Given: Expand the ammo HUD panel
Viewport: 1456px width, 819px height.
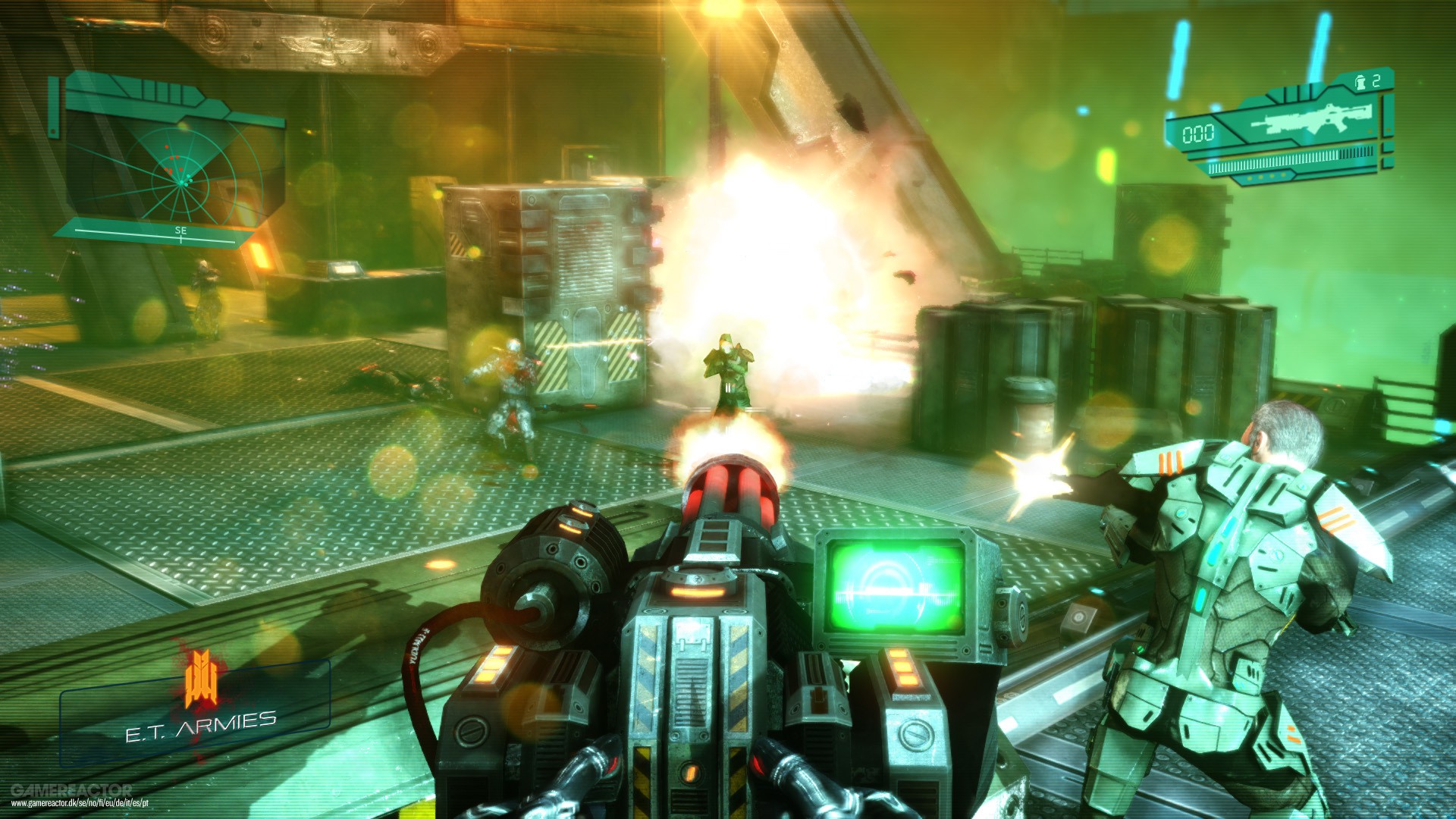Looking at the screenshot, I should pyautogui.click(x=1289, y=129).
